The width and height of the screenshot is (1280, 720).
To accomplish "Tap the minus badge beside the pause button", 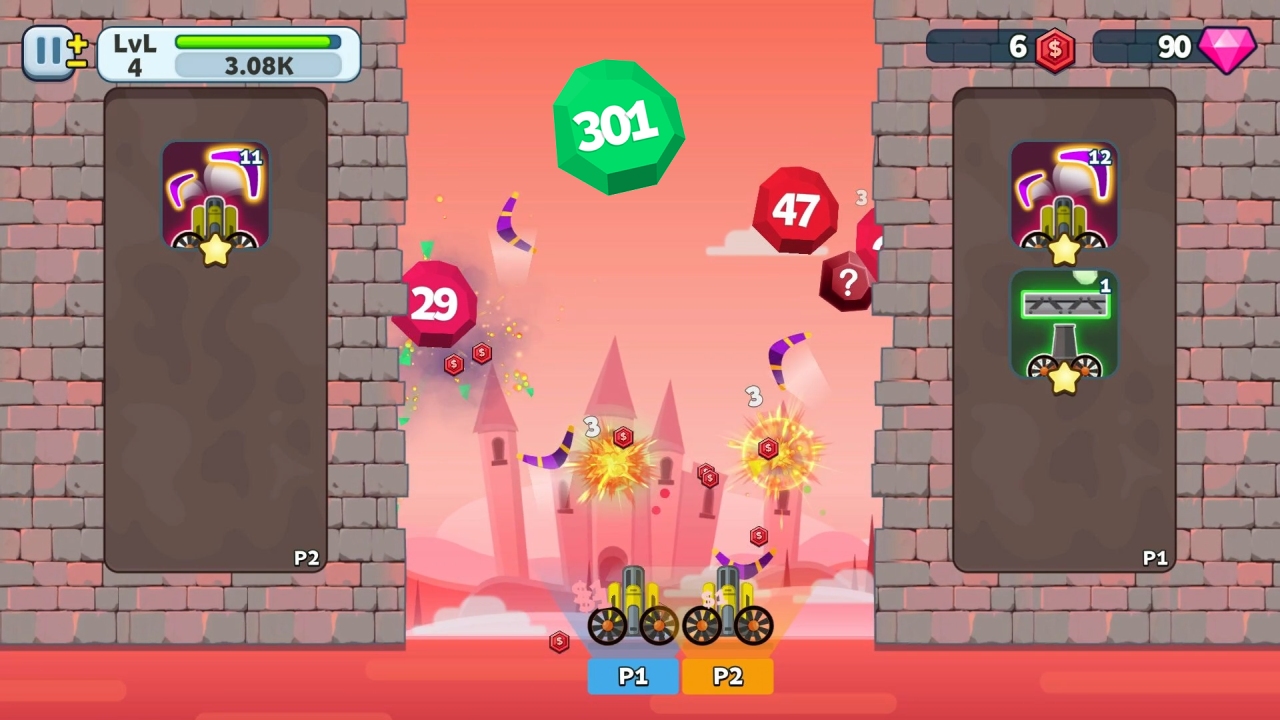I will point(76,63).
